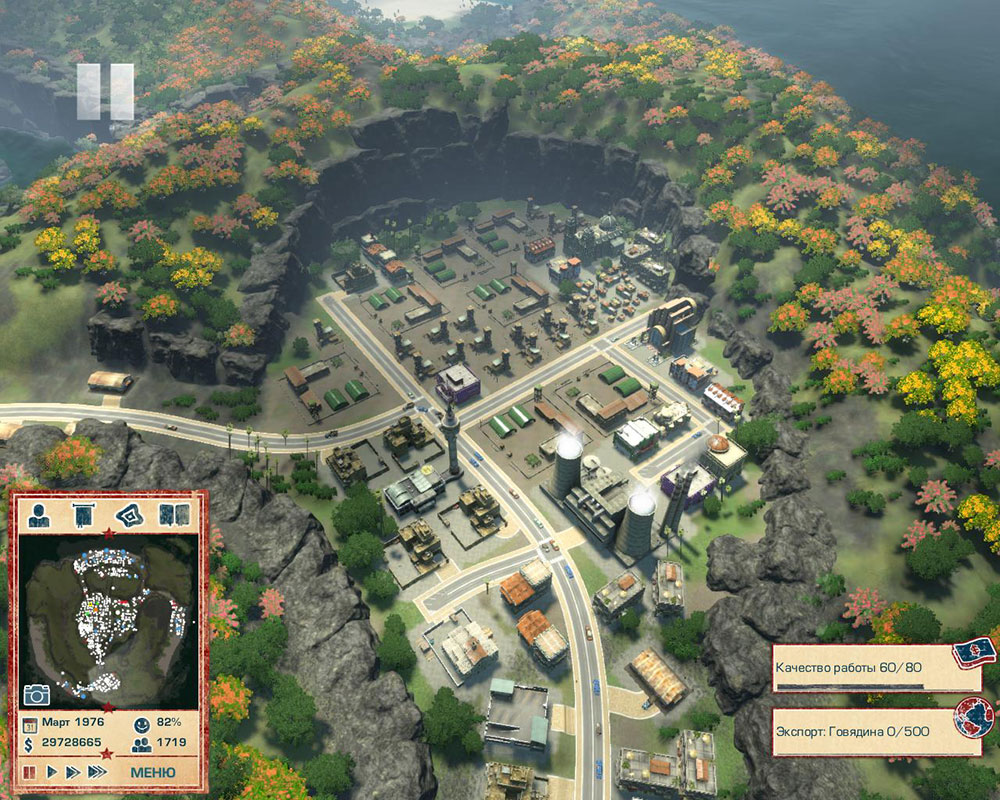The width and height of the screenshot is (1000, 800).
Task: Click the camera icon on the minimap
Action: coord(37,694)
